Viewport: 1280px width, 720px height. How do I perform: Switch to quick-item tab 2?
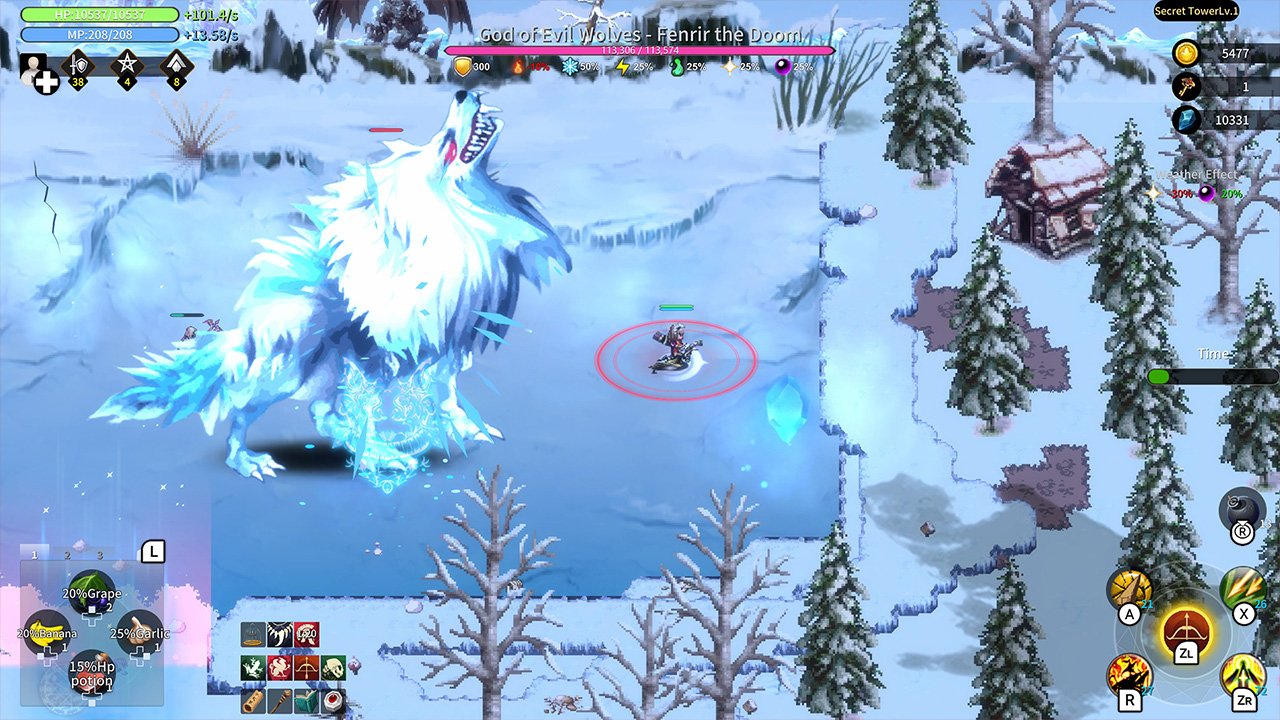pyautogui.click(x=68, y=554)
